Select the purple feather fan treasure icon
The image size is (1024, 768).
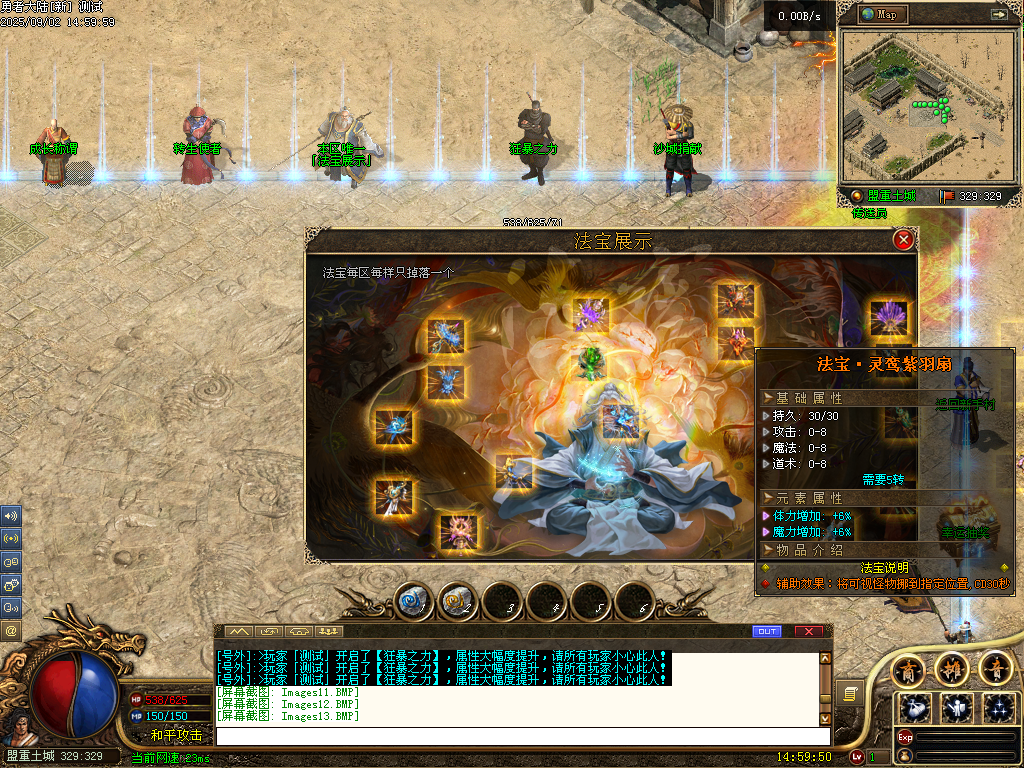click(887, 318)
